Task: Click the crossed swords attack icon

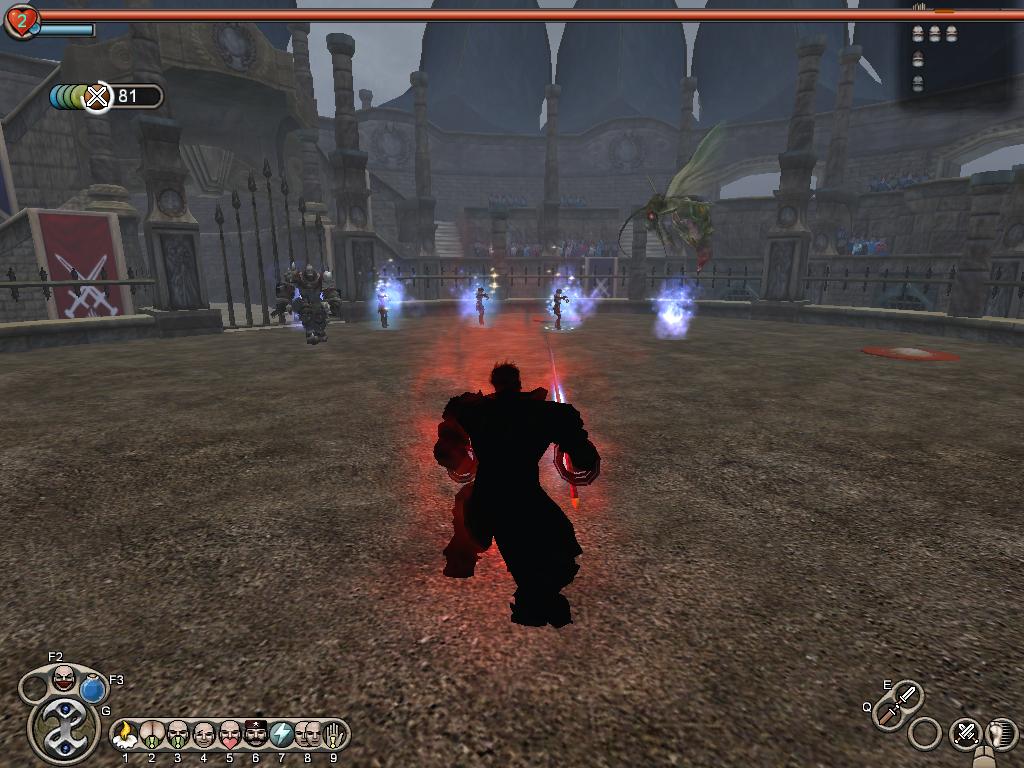Action: [965, 733]
